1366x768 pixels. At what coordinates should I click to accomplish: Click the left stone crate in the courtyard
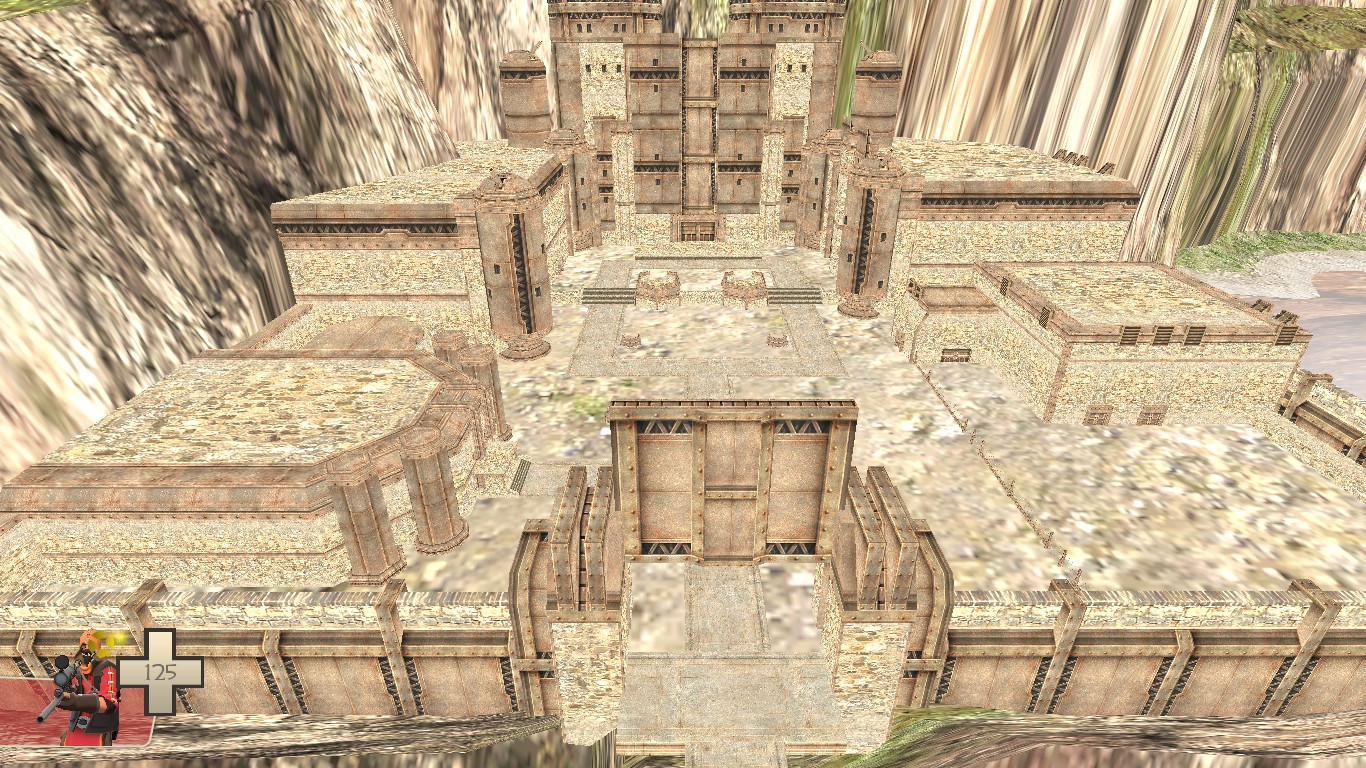point(660,287)
